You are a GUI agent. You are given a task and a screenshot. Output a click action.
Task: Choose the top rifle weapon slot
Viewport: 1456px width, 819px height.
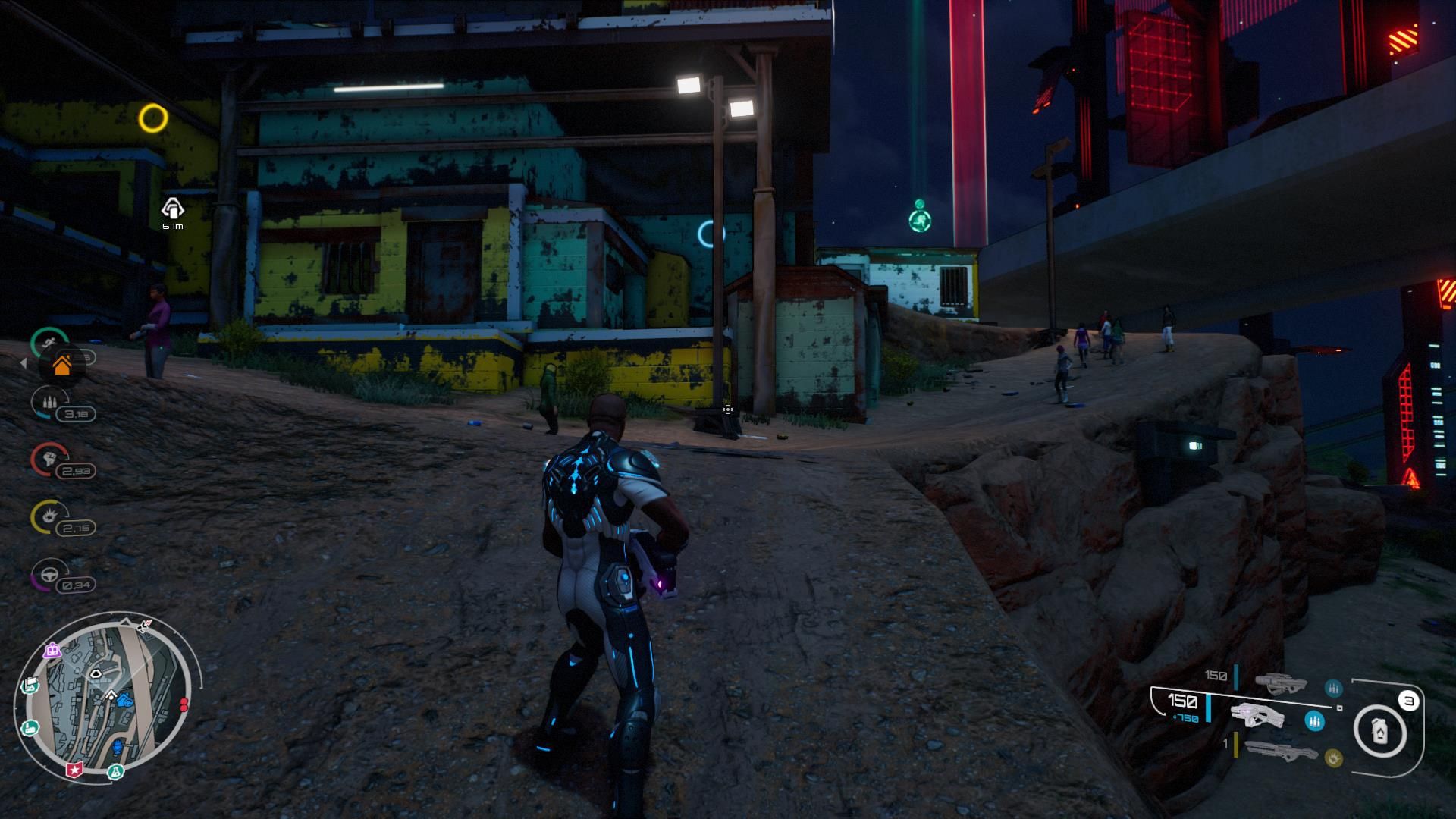click(x=1280, y=682)
